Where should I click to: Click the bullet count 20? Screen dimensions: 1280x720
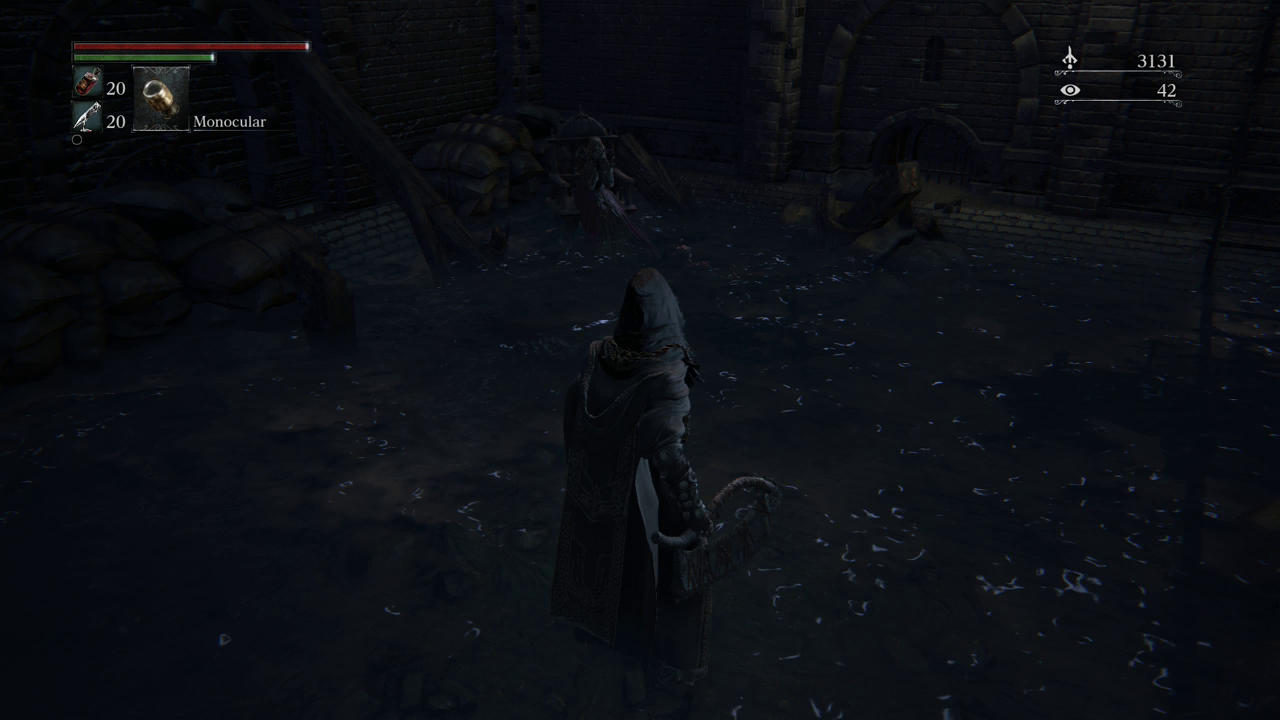[x=116, y=122]
